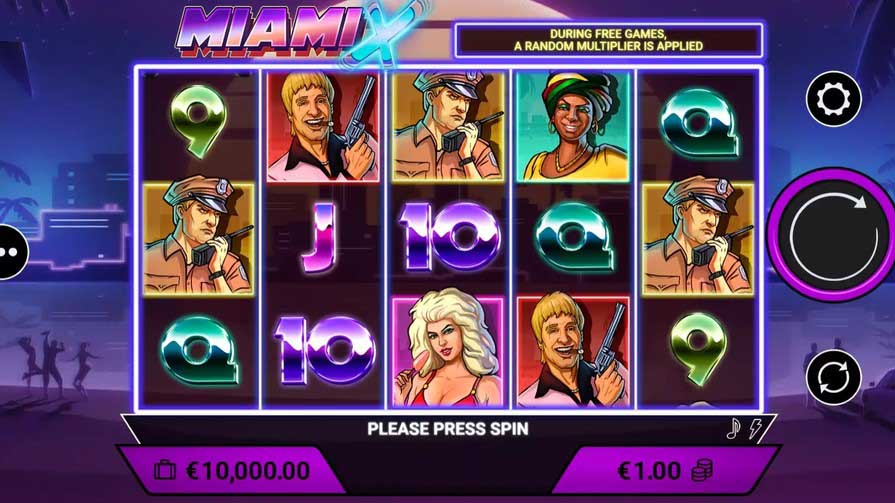The width and height of the screenshot is (895, 503).
Task: Open the gear settings menu
Action: click(x=833, y=99)
